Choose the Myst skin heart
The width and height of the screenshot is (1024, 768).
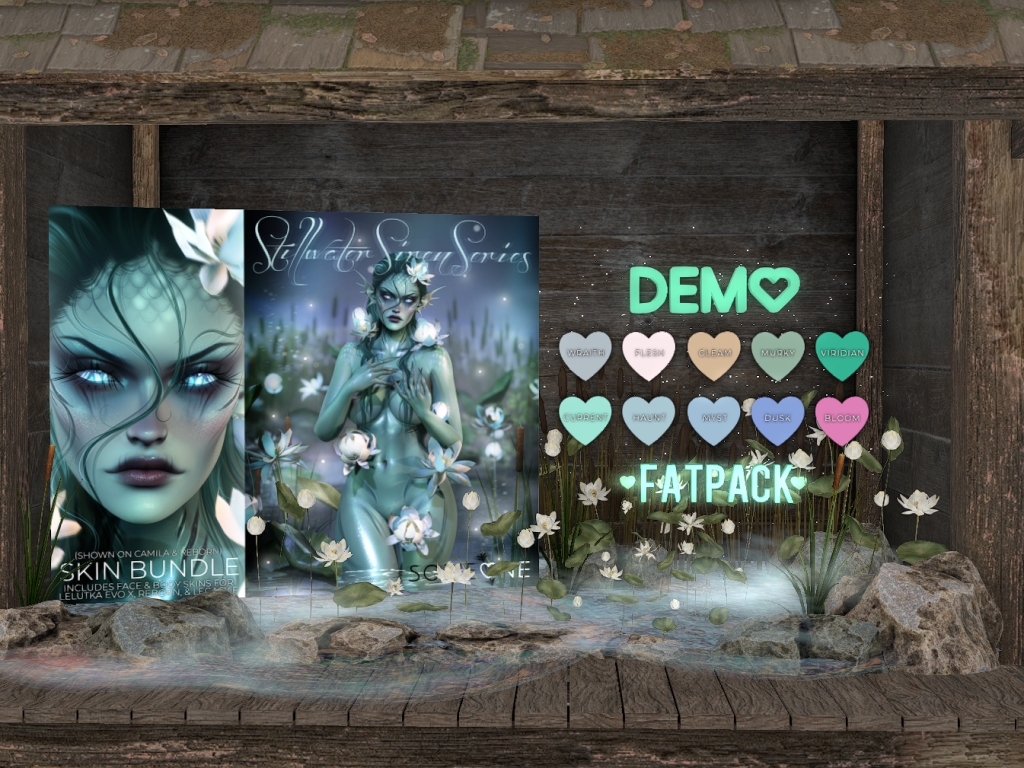(x=713, y=419)
